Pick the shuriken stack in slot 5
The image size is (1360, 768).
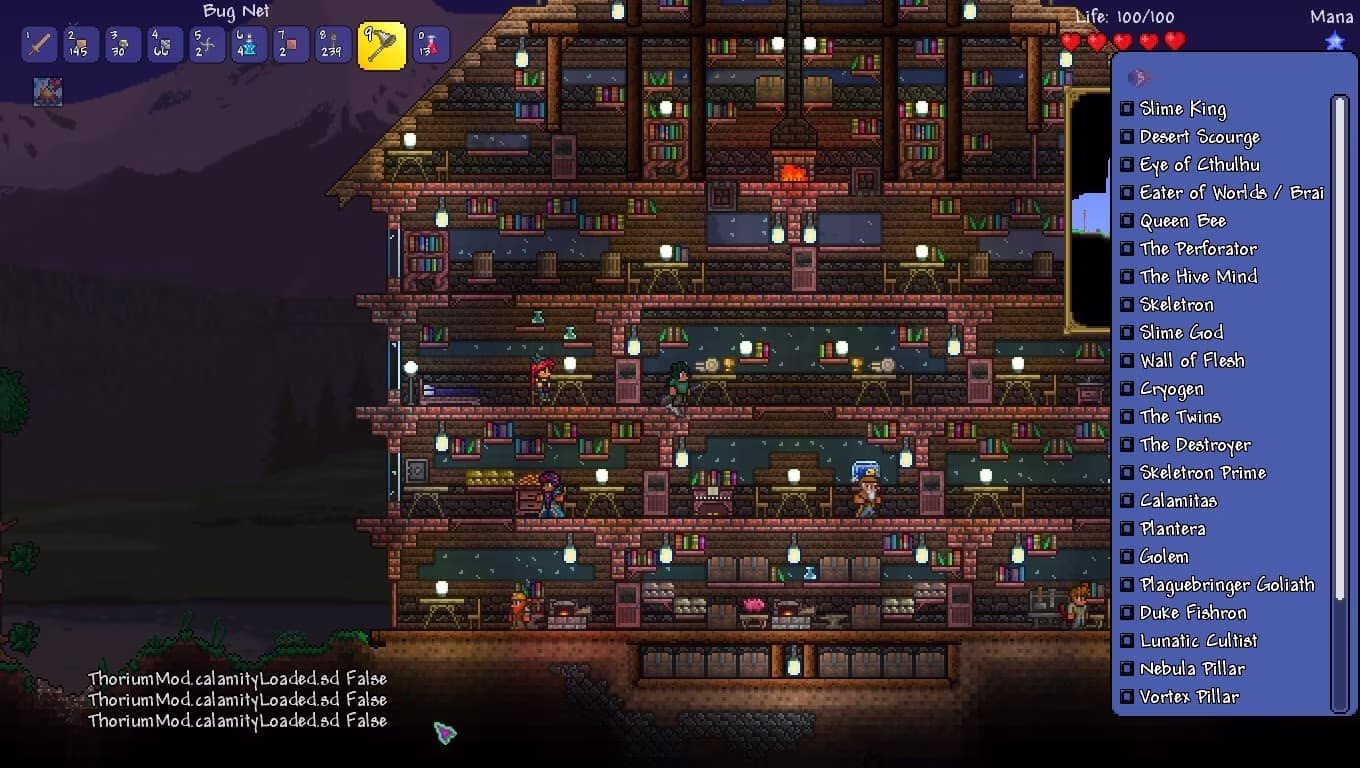coord(207,45)
